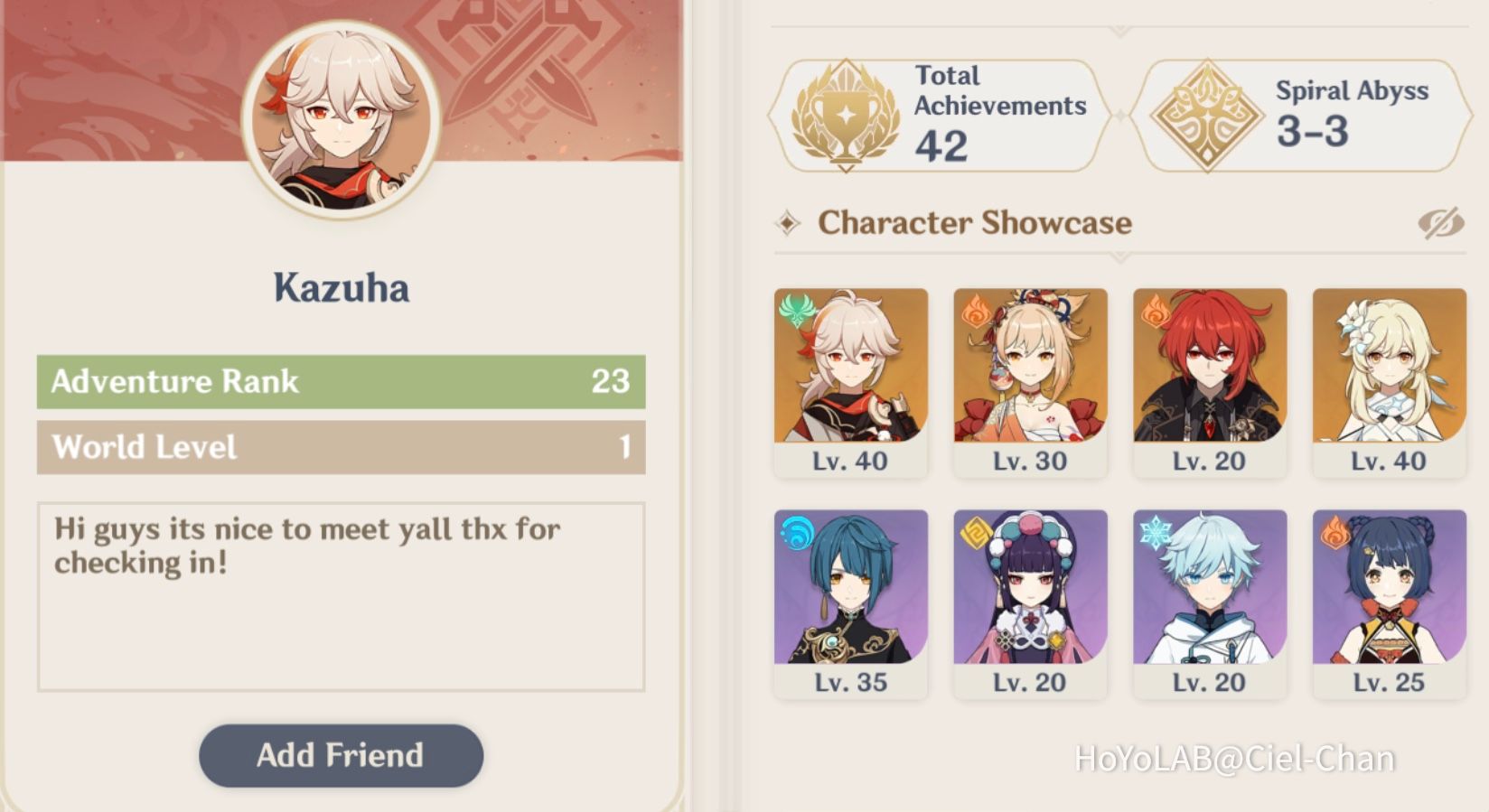The width and height of the screenshot is (1489, 812).
Task: Click the diamond icon beside Character Showcase
Action: click(789, 222)
